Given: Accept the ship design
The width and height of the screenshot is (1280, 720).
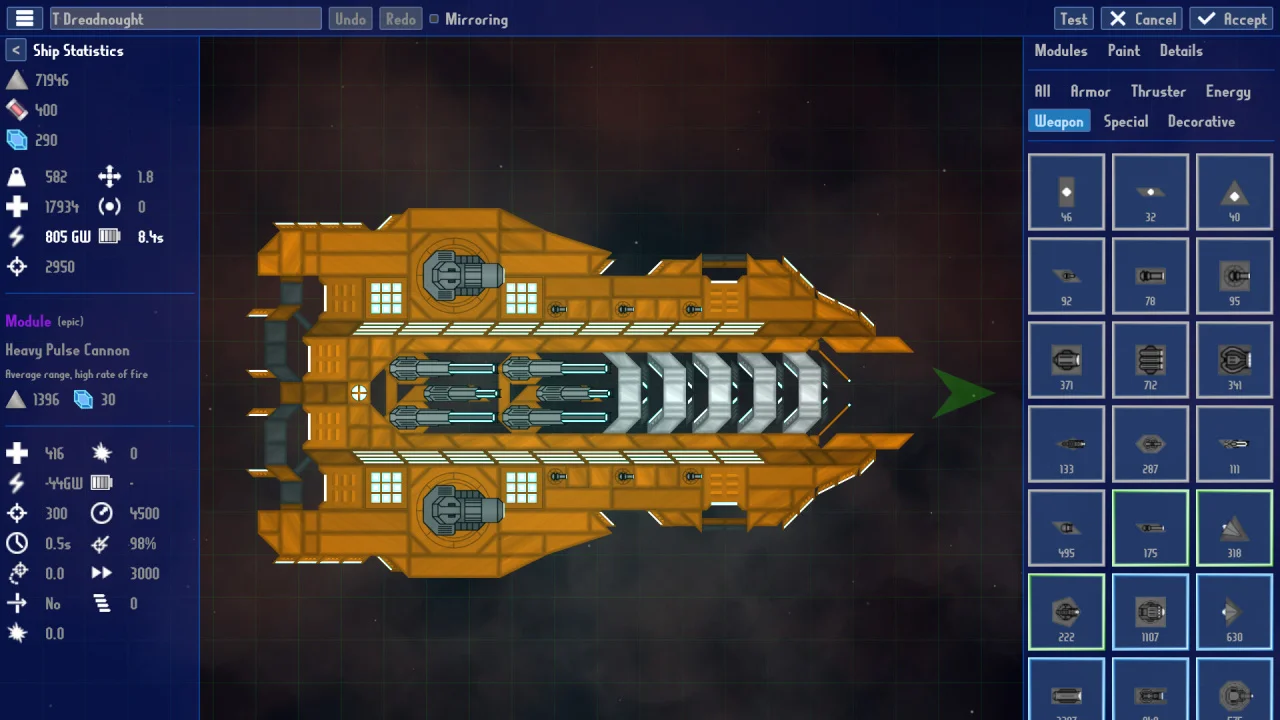Looking at the screenshot, I should [x=1232, y=19].
